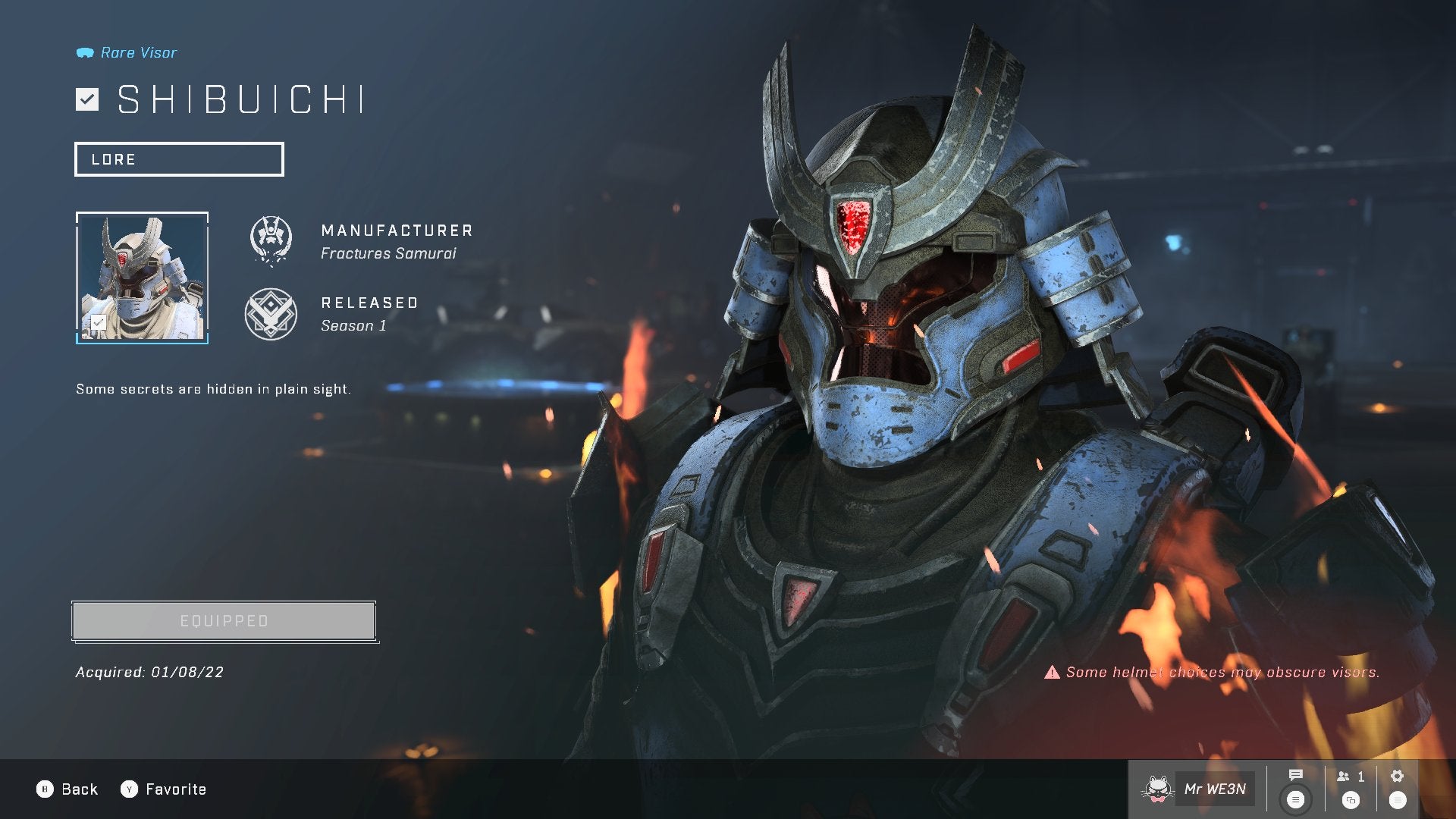Open the circled menu below the chat icon

pos(1296,798)
